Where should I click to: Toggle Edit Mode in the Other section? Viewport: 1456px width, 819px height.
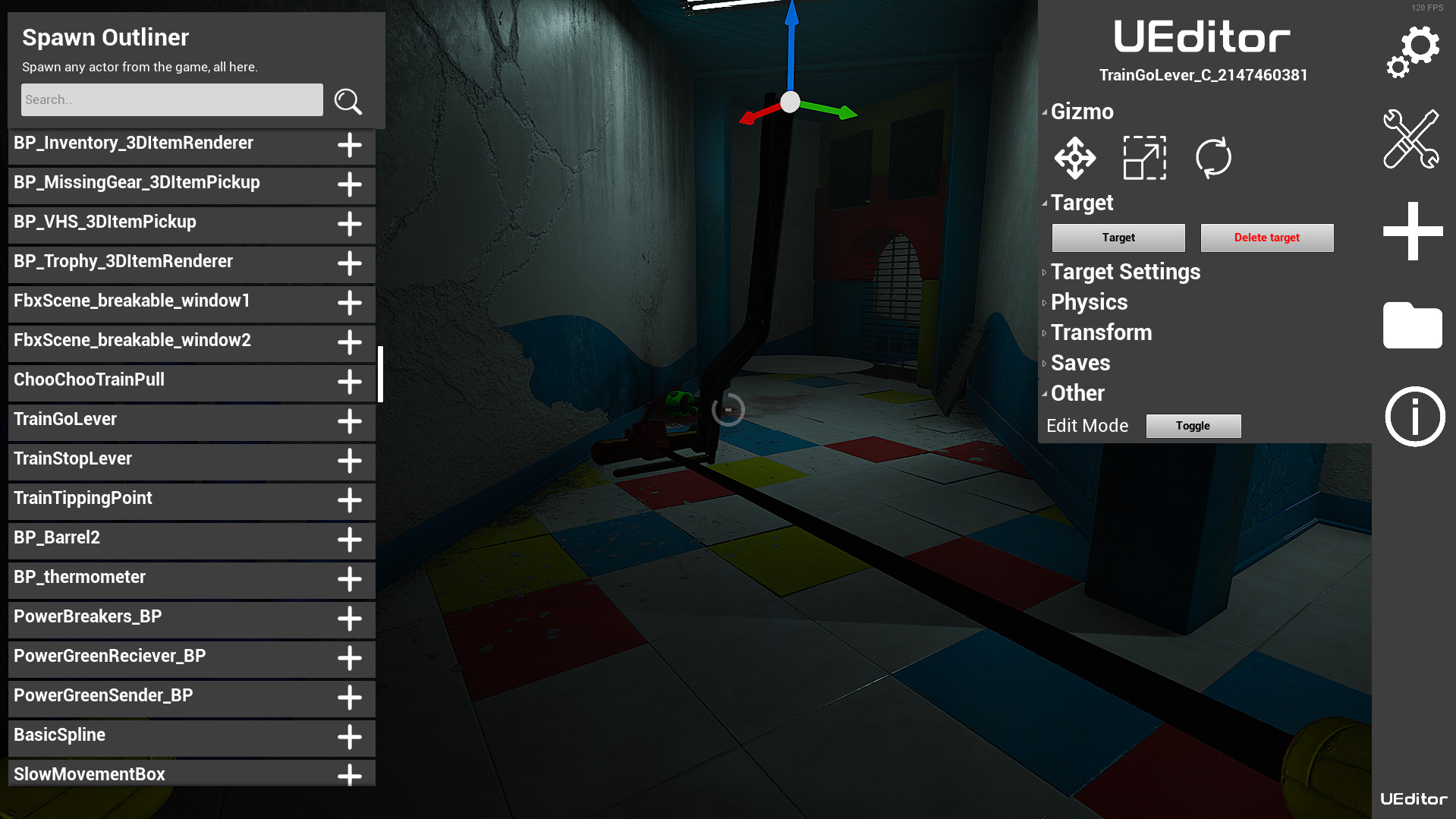point(1192,425)
